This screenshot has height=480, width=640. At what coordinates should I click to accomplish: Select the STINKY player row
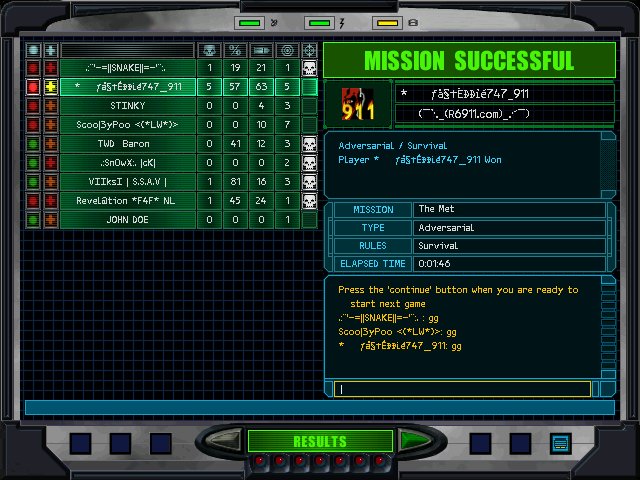click(127, 106)
